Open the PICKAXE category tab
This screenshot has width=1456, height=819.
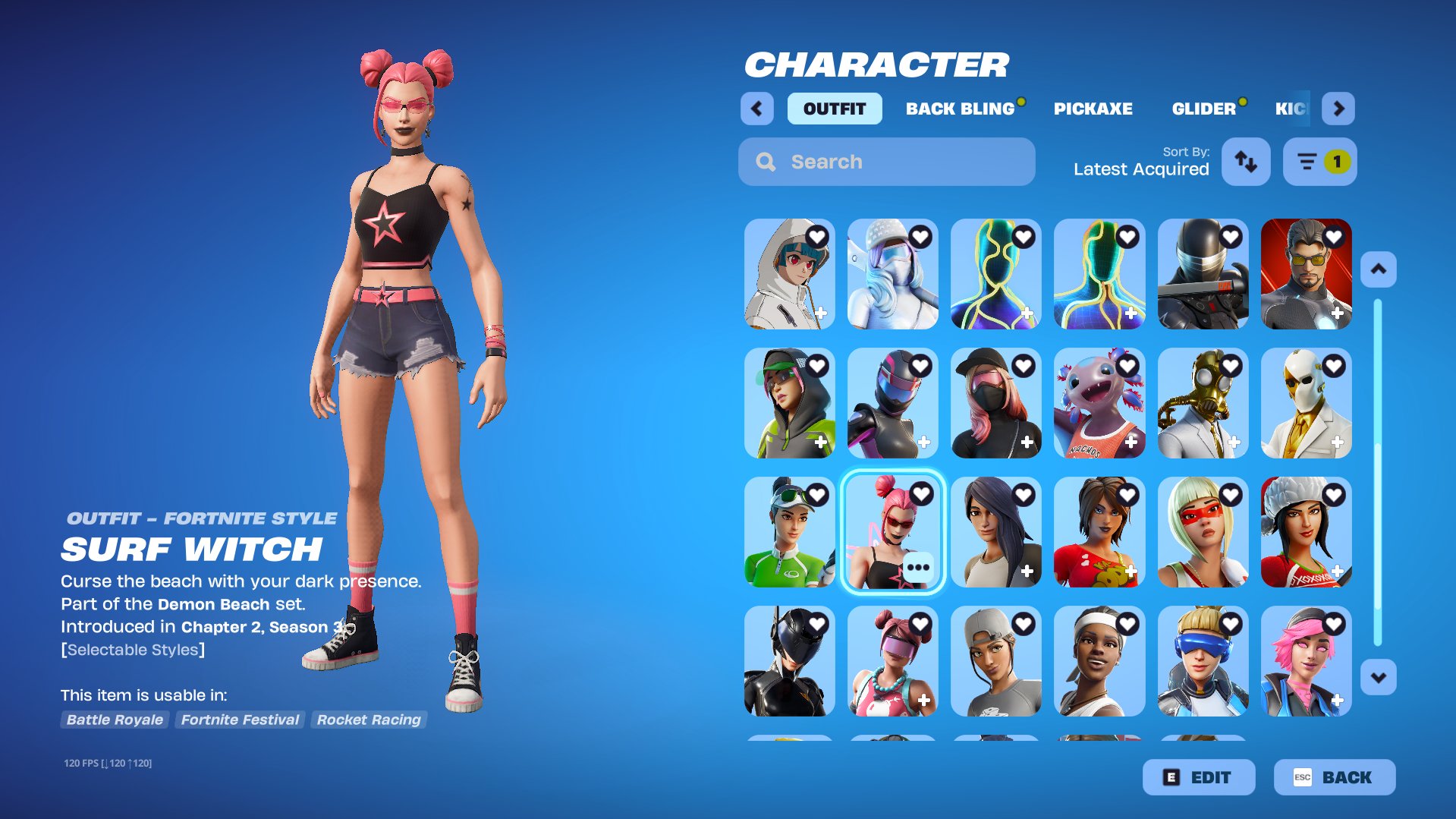tap(1093, 109)
